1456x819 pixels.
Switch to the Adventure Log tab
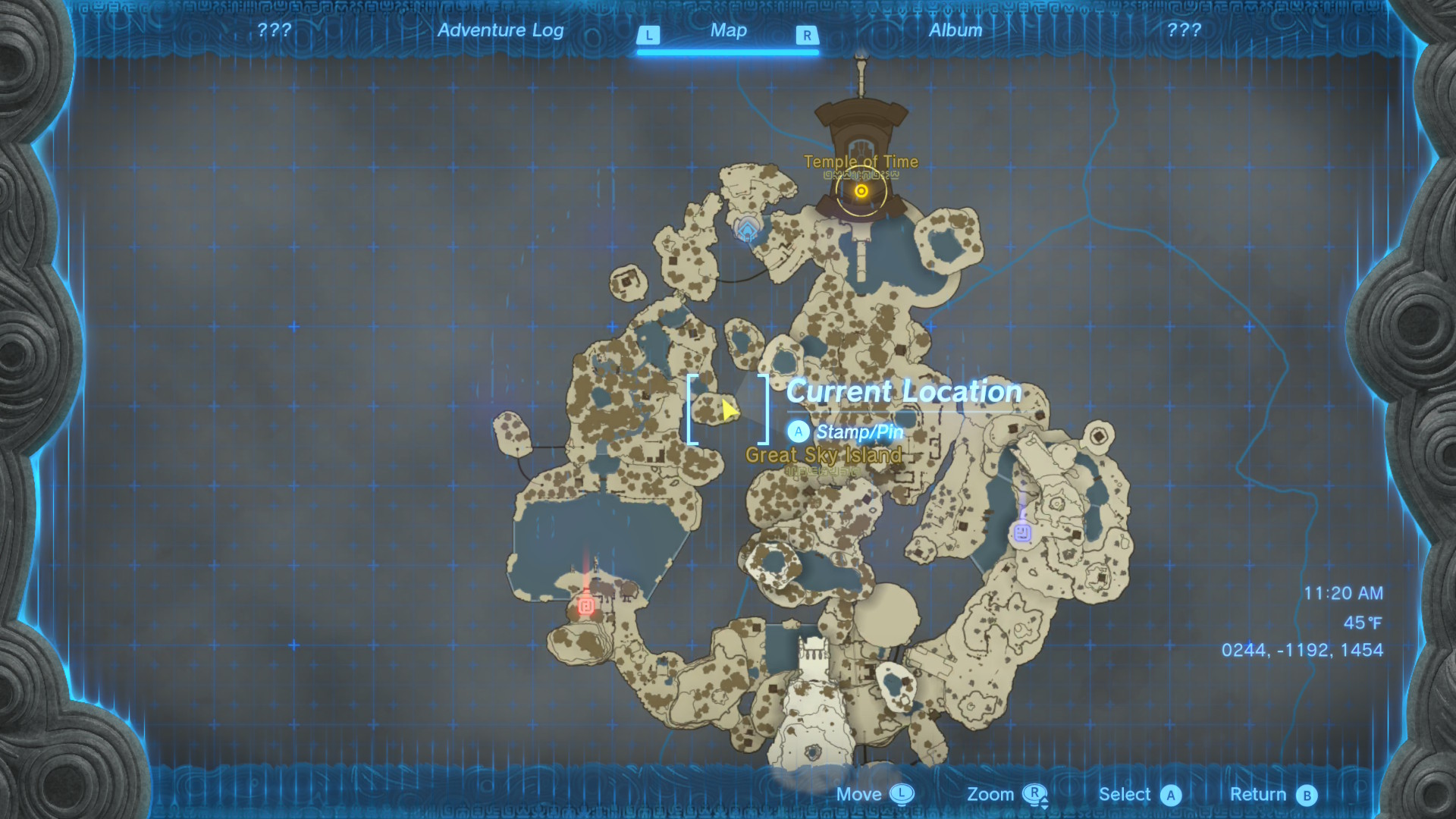coord(500,30)
